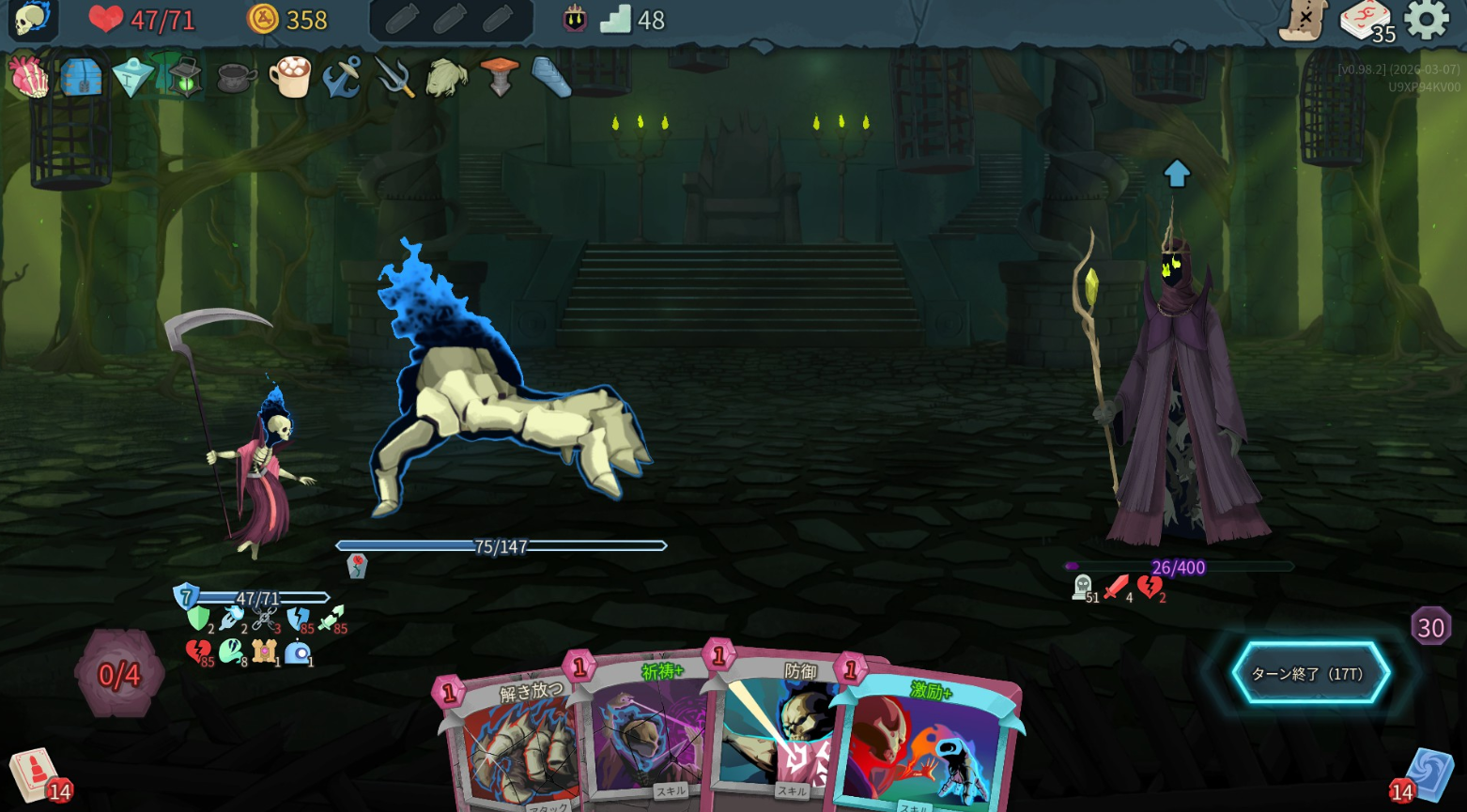The height and width of the screenshot is (812, 1467).
Task: Open the map scroll icon
Action: [x=1304, y=20]
